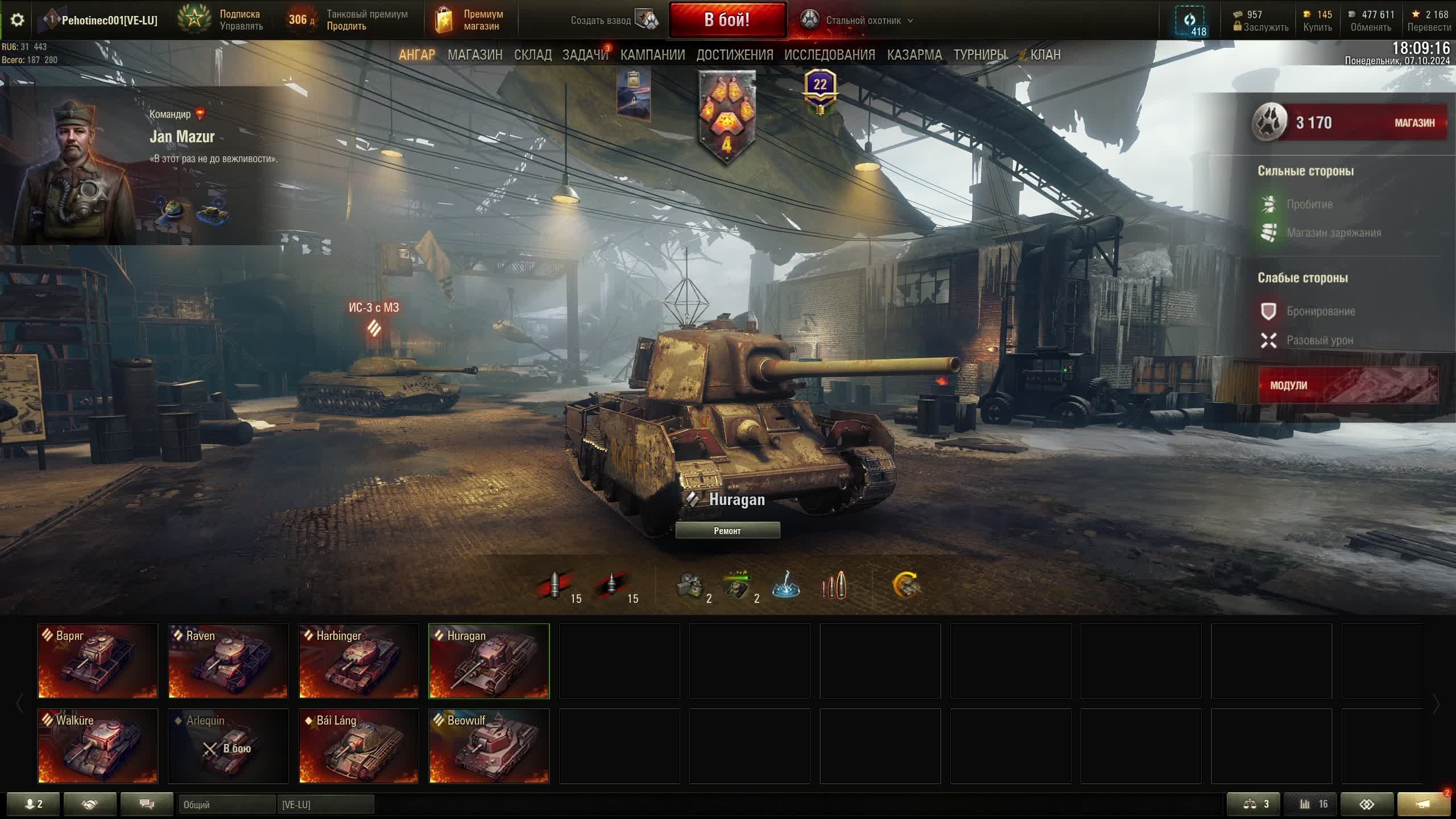1456x819 pixels.
Task: Go to the ЗАДАЧИ tab
Action: pos(585,55)
